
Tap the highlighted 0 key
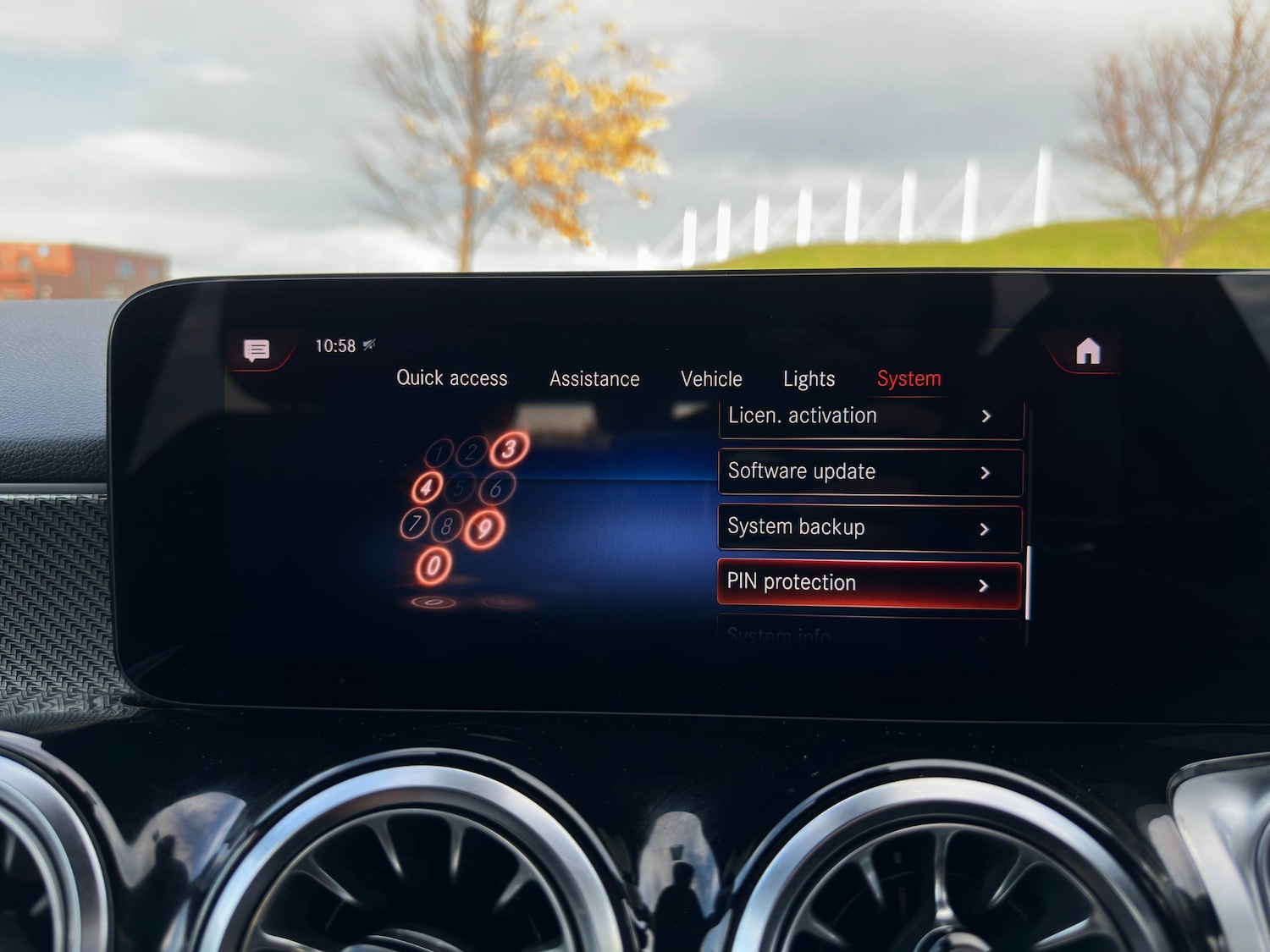pos(433,564)
